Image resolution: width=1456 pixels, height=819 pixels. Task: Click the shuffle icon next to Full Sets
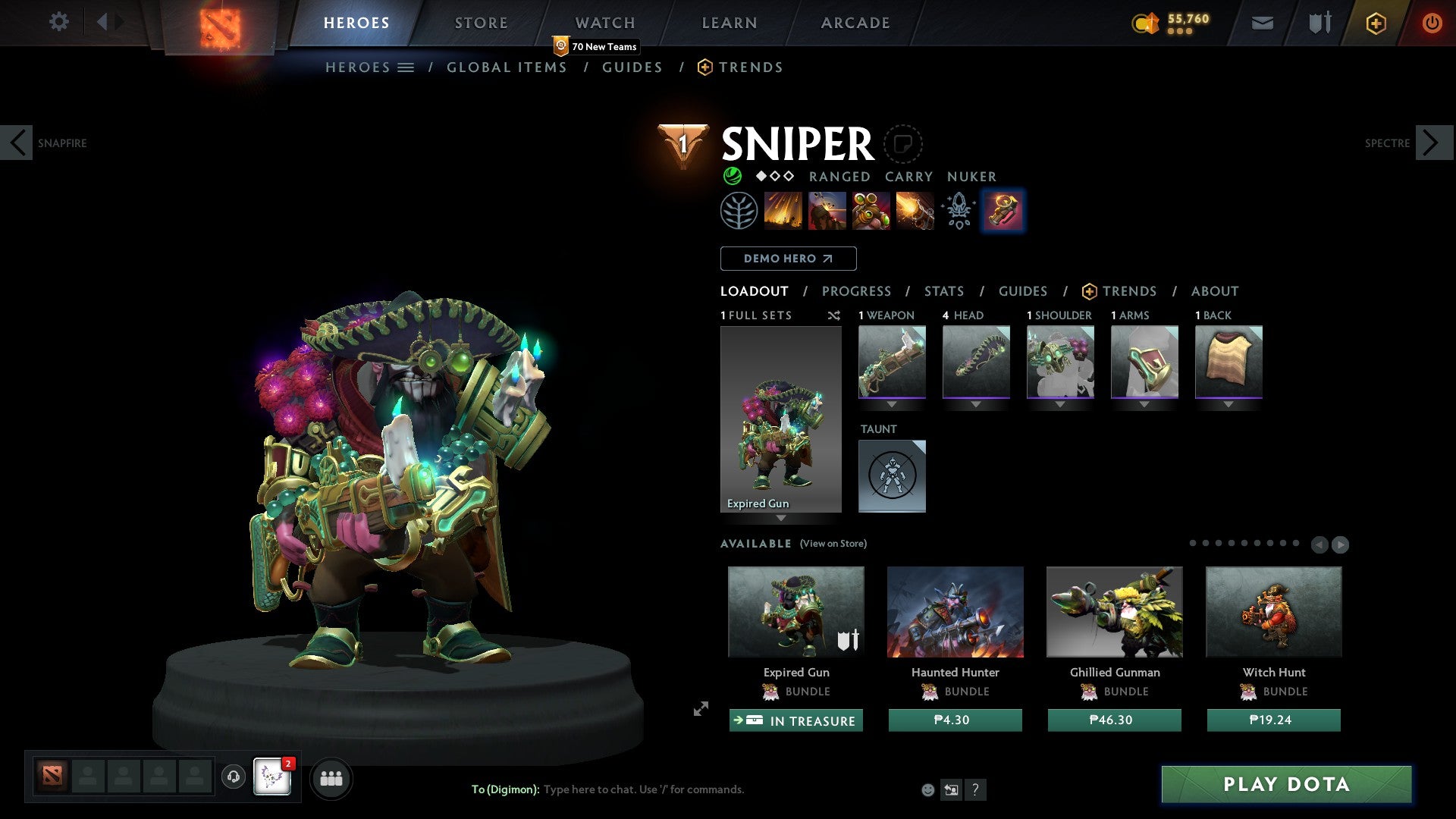point(833,315)
